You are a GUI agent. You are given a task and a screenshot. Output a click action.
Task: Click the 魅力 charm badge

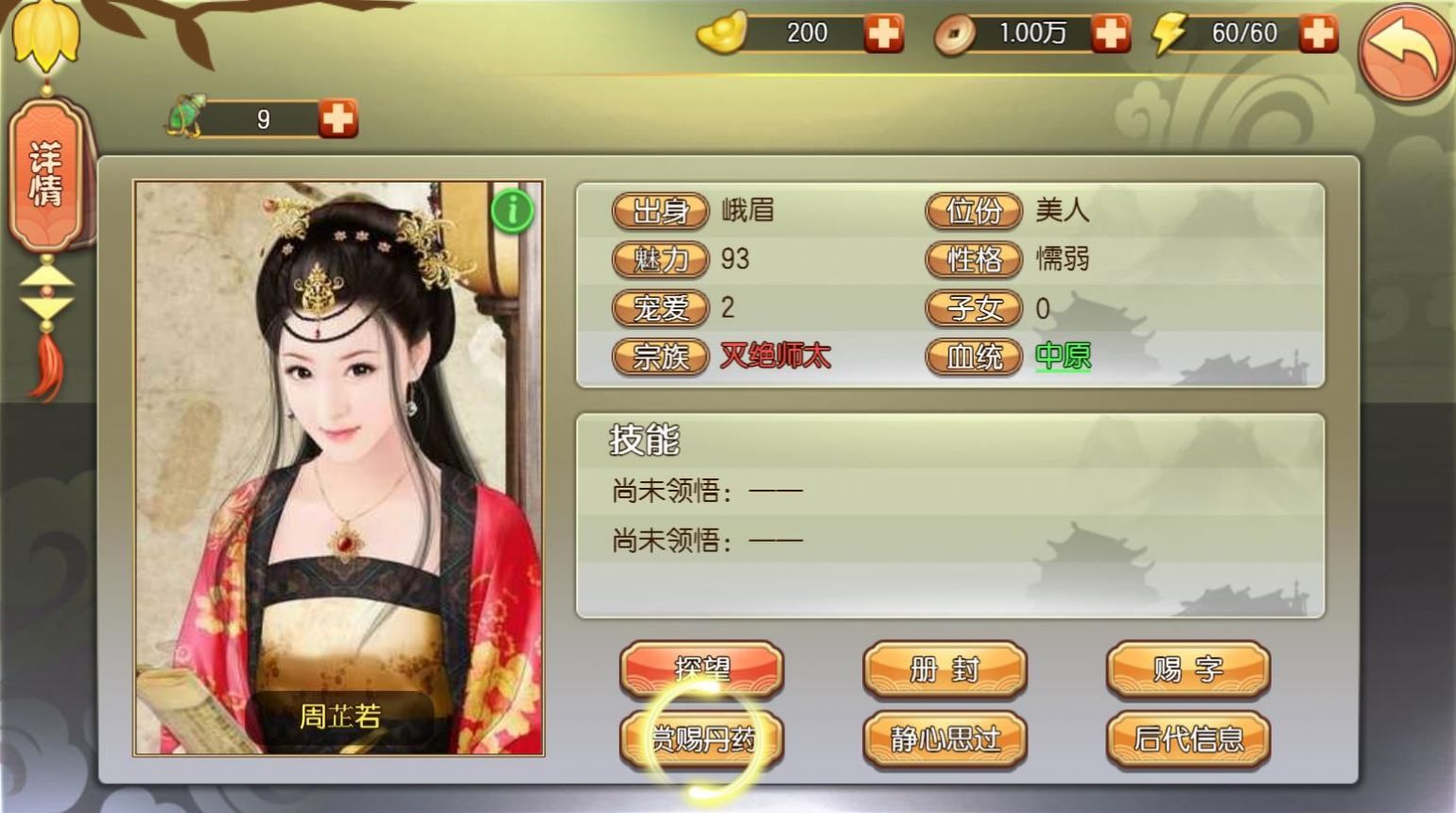pyautogui.click(x=659, y=260)
